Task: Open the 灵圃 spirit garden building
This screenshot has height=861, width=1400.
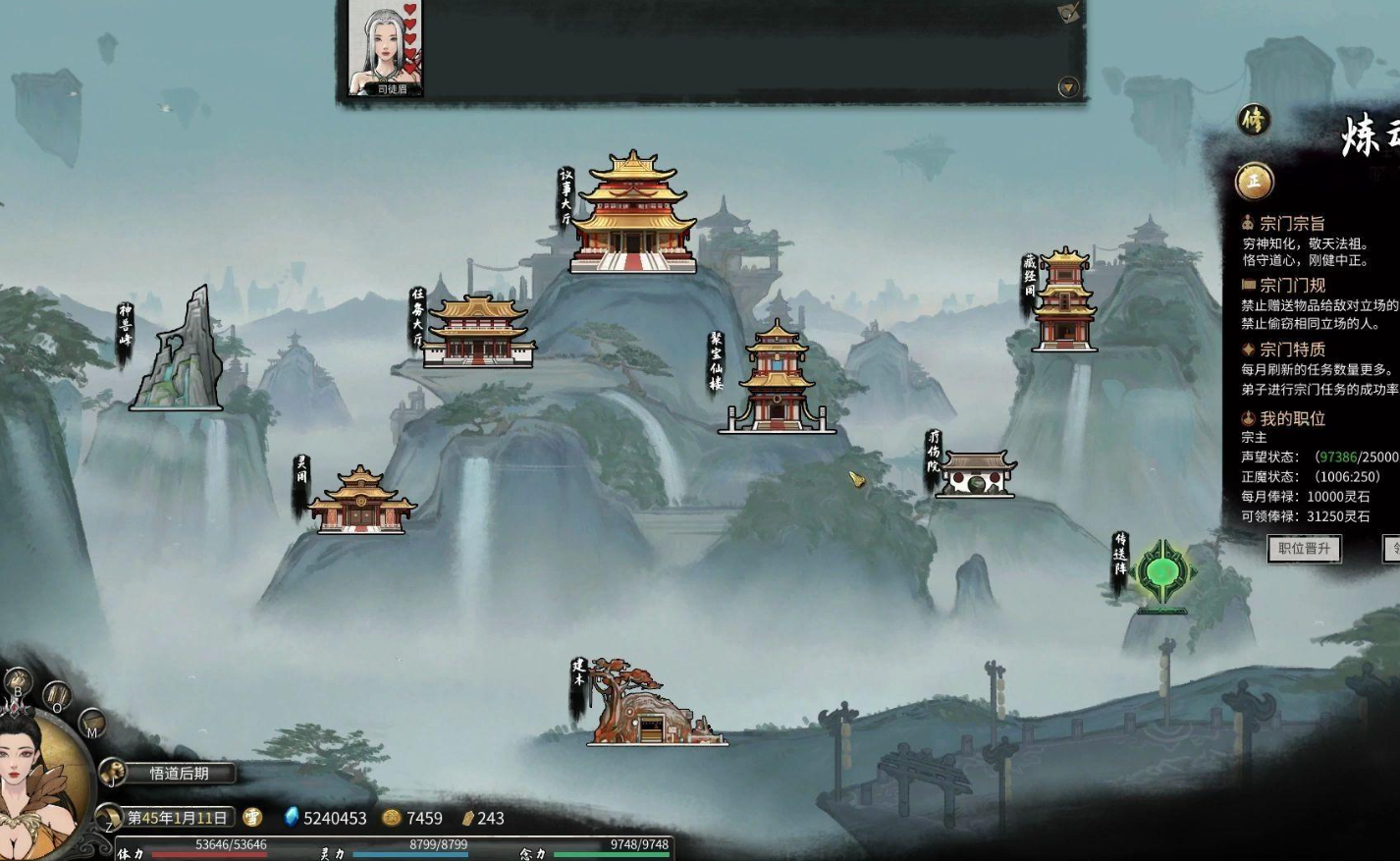Action: click(x=361, y=503)
